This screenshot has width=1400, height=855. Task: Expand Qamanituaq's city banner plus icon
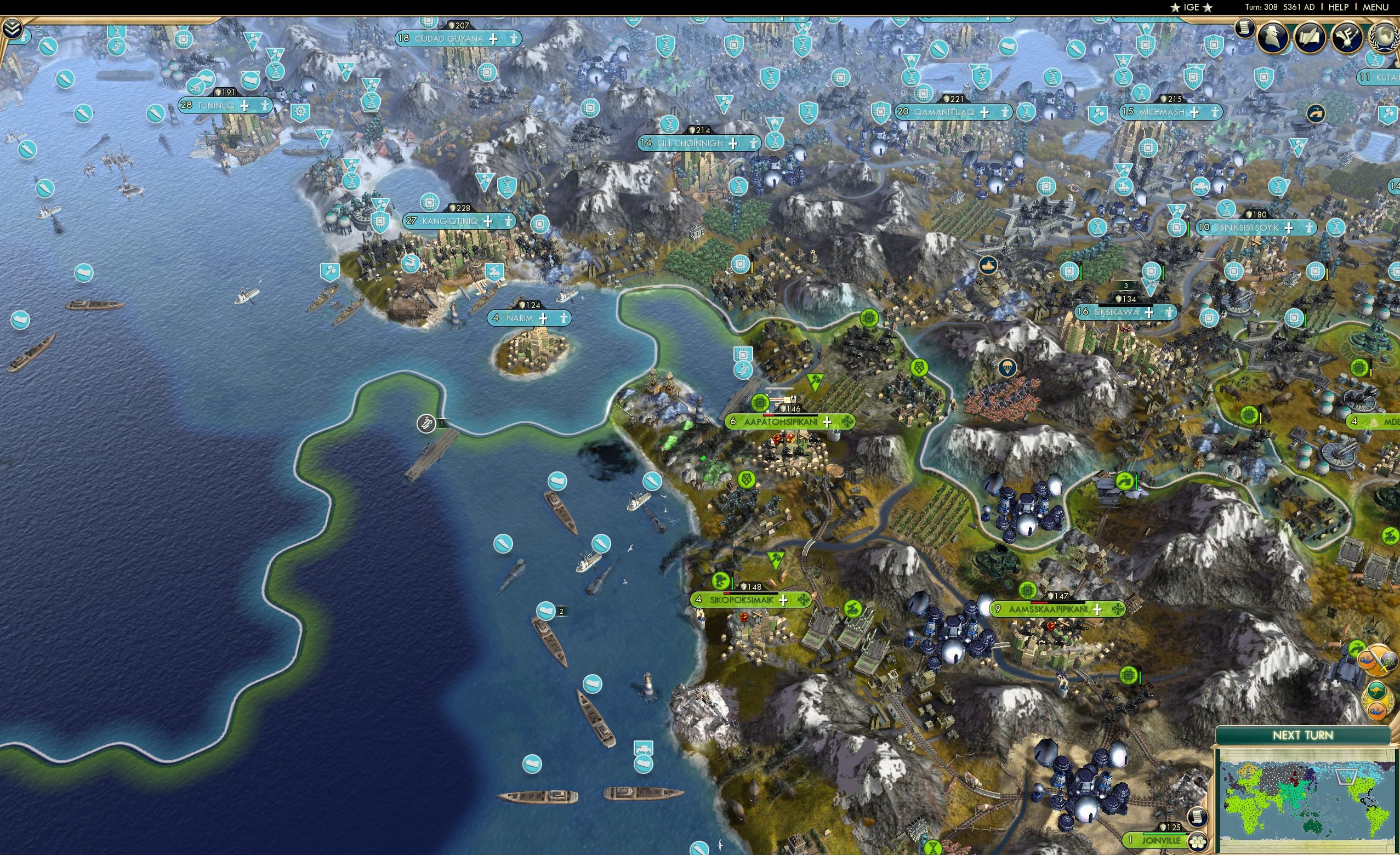[984, 113]
